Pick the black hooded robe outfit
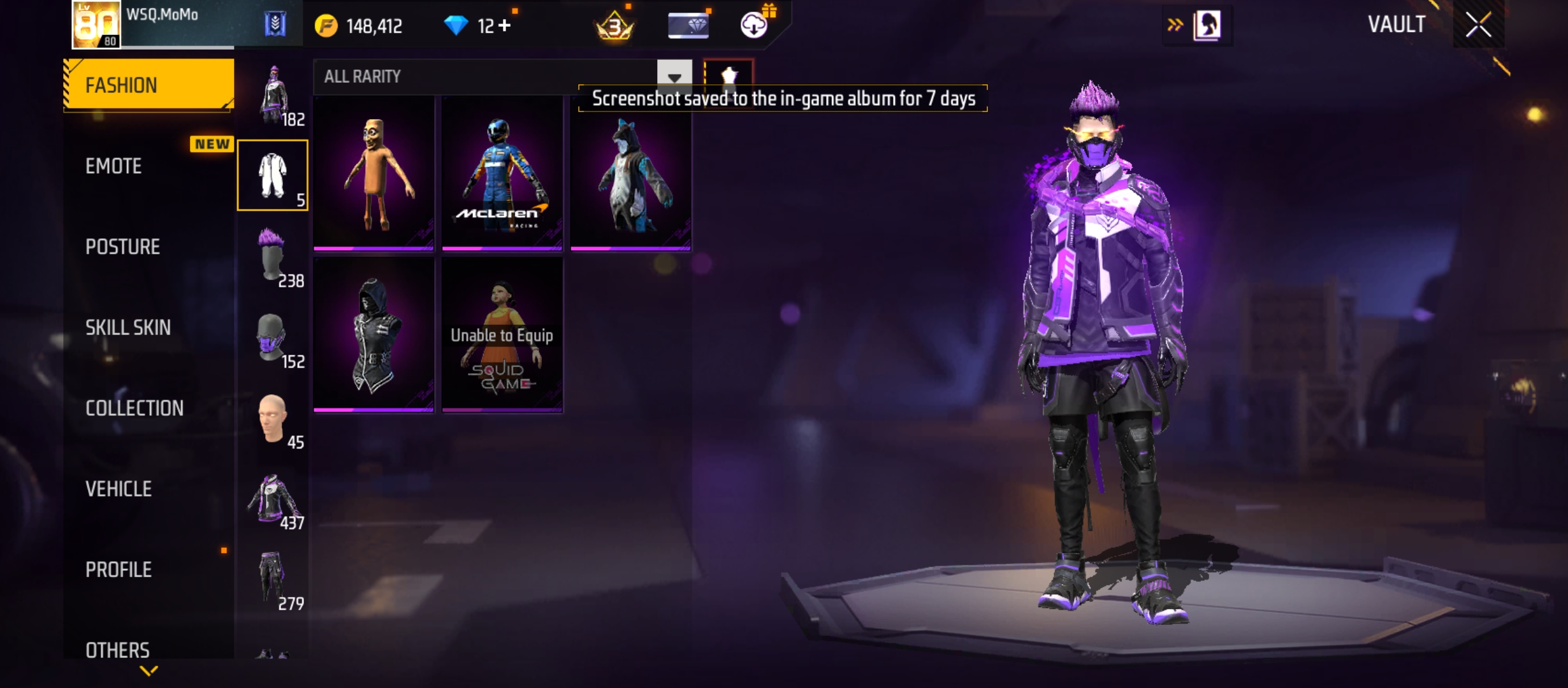This screenshot has width=1568, height=688. pos(374,335)
